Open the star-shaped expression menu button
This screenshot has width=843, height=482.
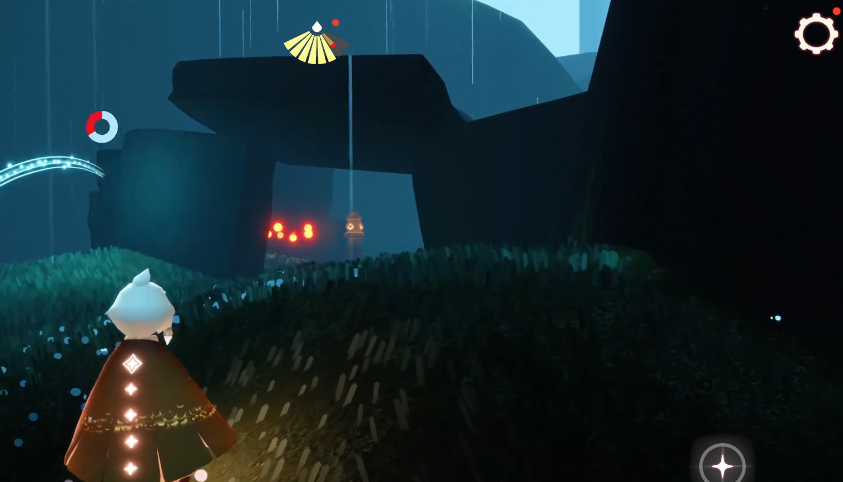click(722, 464)
